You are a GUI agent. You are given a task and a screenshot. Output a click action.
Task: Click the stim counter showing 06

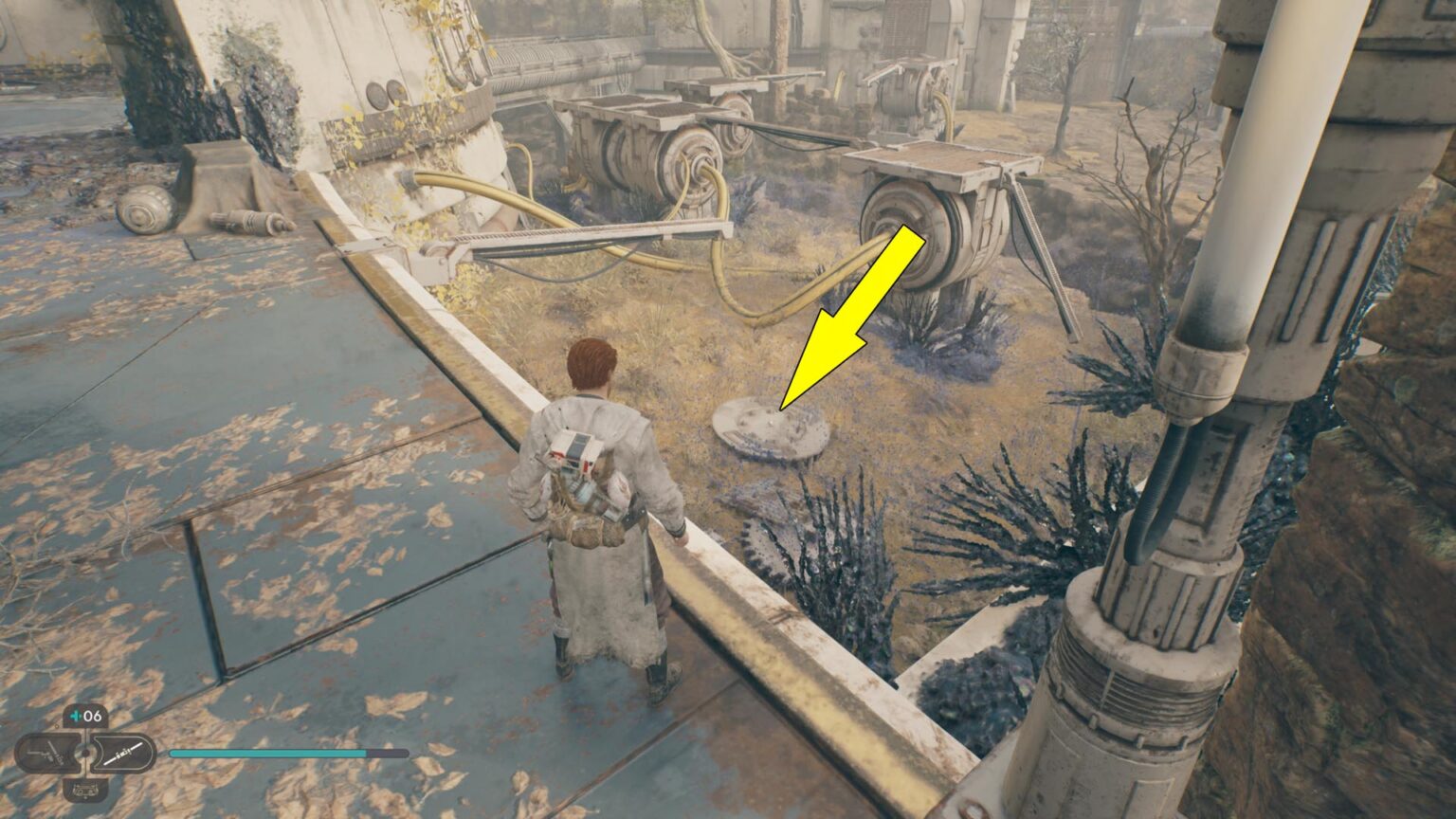[x=93, y=715]
